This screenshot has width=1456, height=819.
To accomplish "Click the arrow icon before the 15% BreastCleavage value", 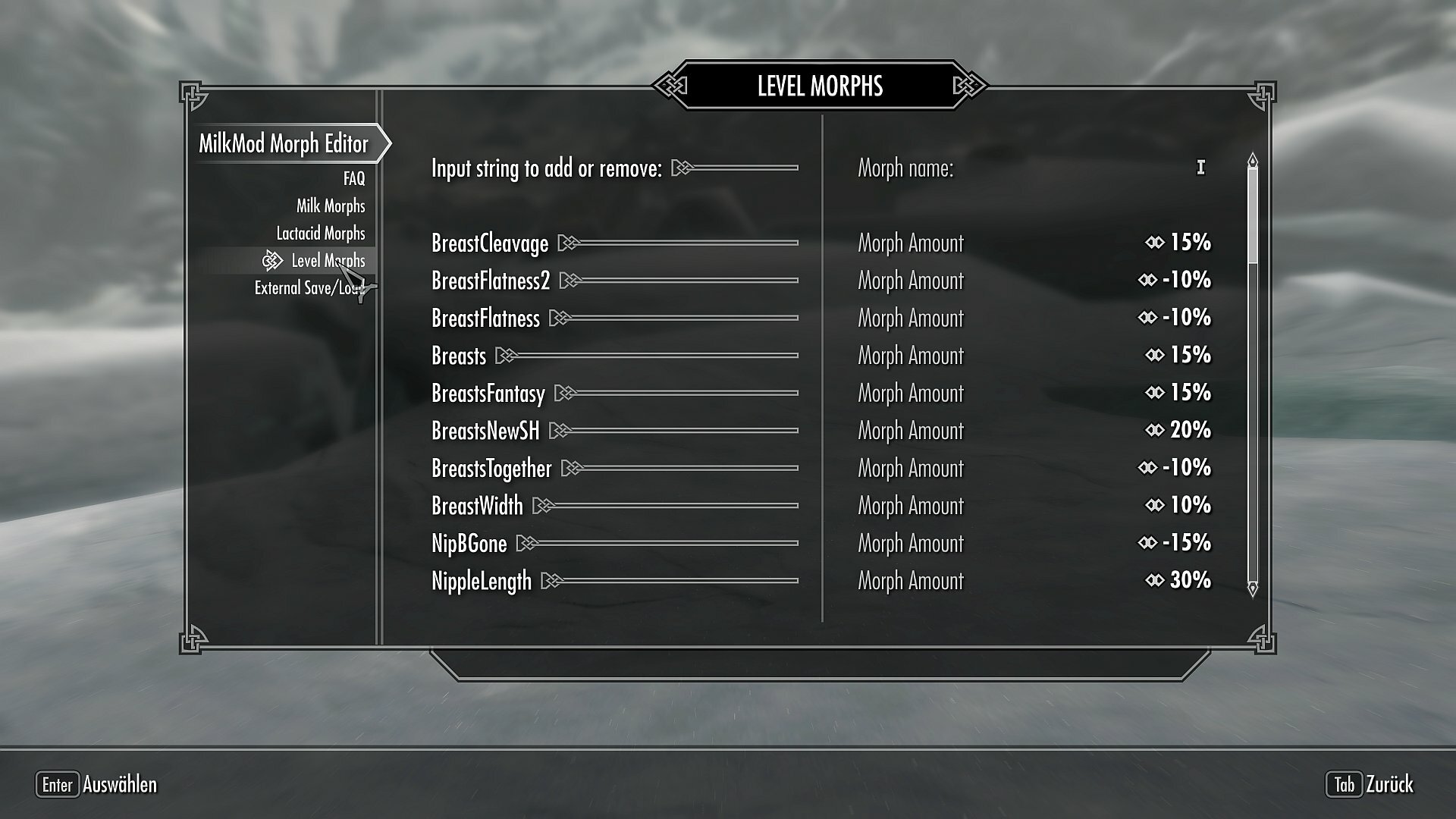I will 1155,243.
